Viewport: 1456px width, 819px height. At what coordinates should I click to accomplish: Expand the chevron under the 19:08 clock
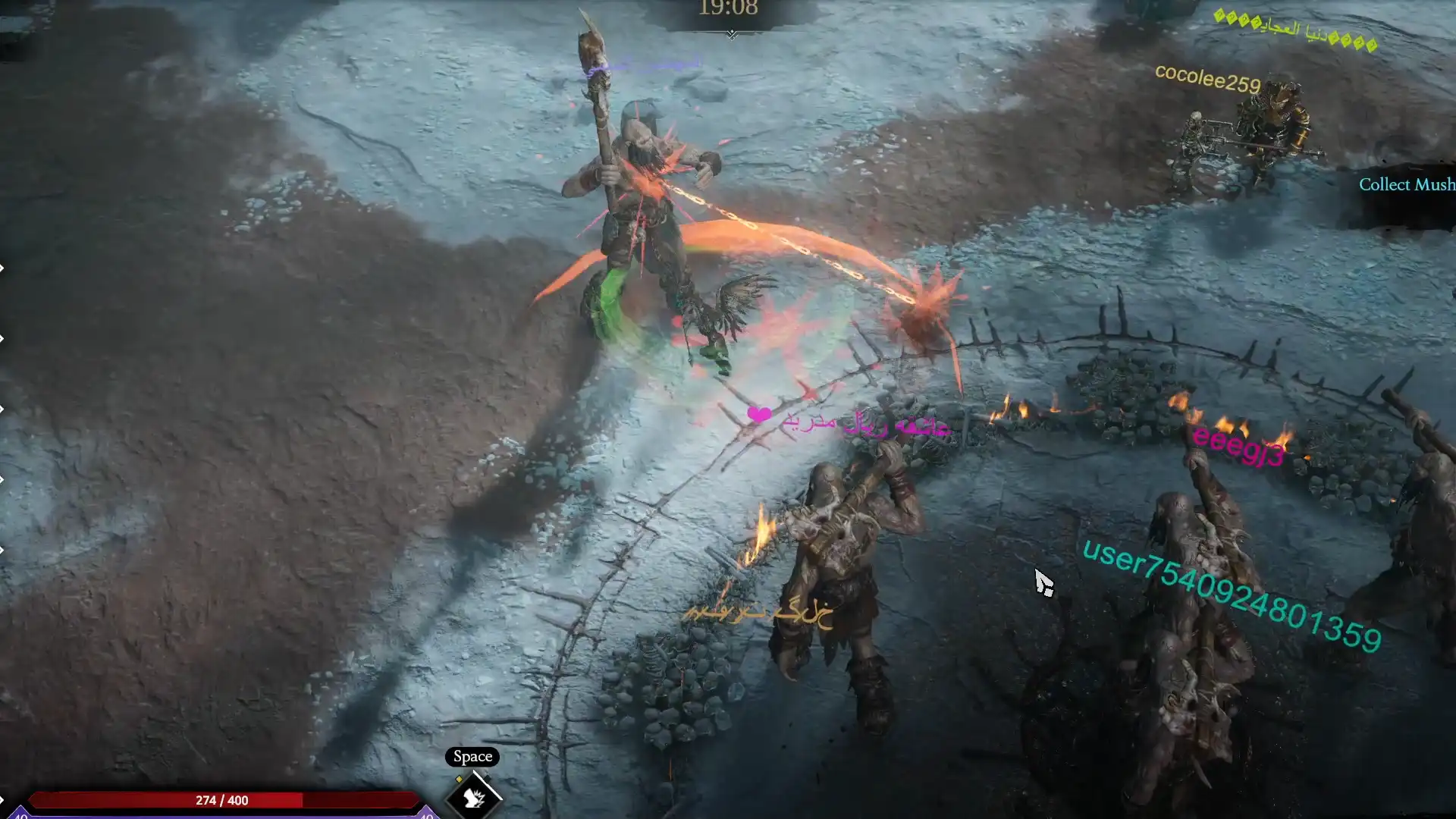731,34
